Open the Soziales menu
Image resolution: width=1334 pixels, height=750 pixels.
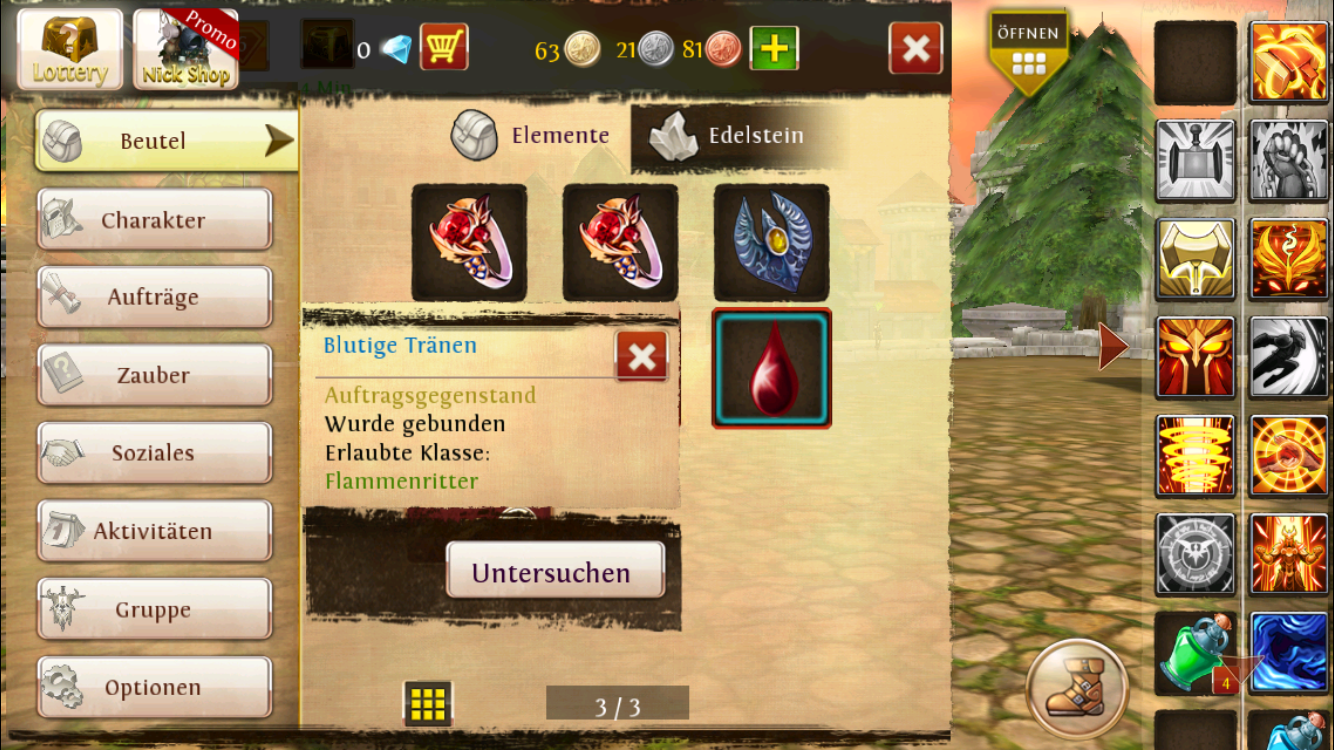[154, 453]
